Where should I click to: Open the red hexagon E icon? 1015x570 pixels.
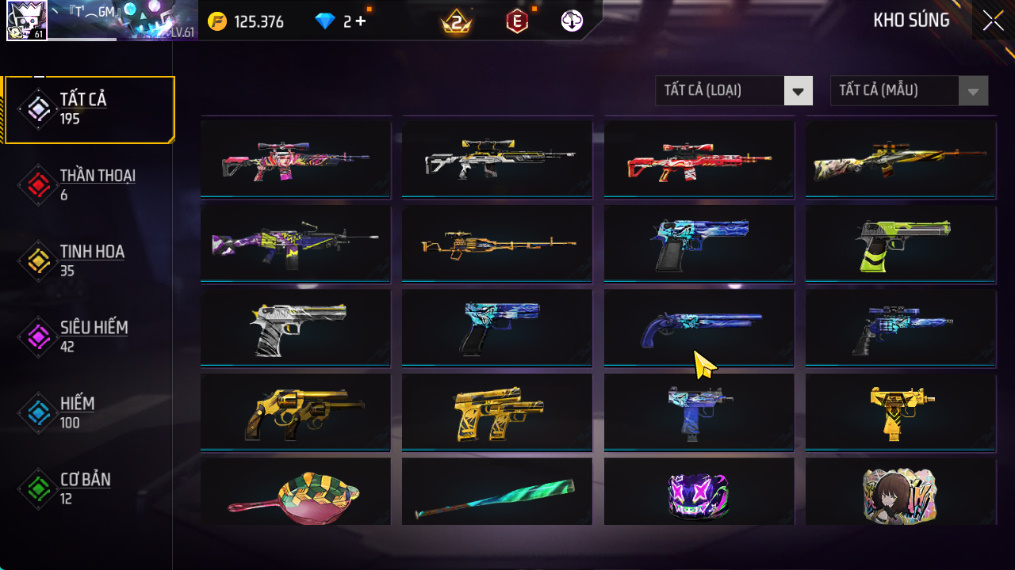516,21
